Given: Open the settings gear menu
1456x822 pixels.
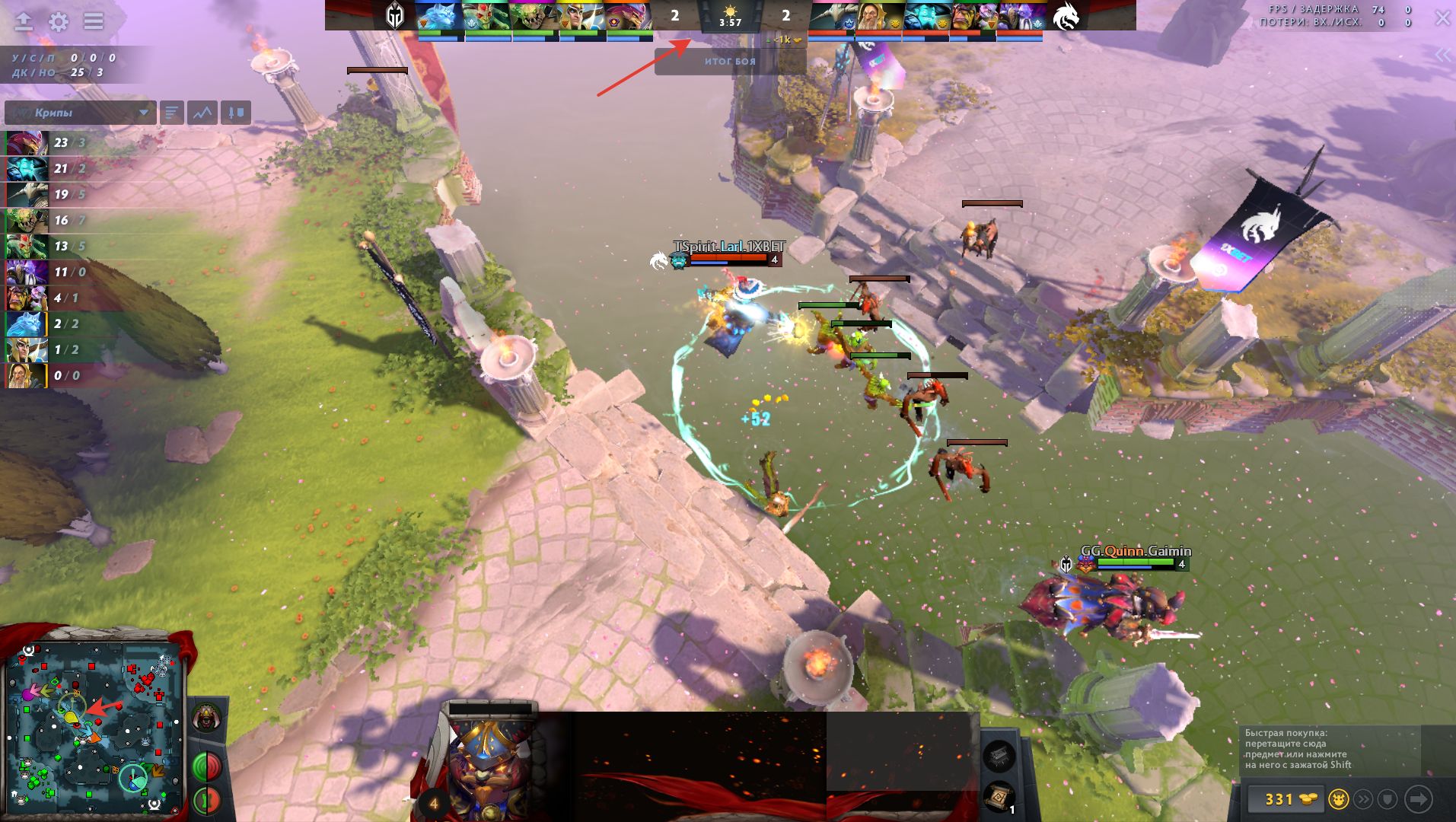Looking at the screenshot, I should [x=59, y=21].
